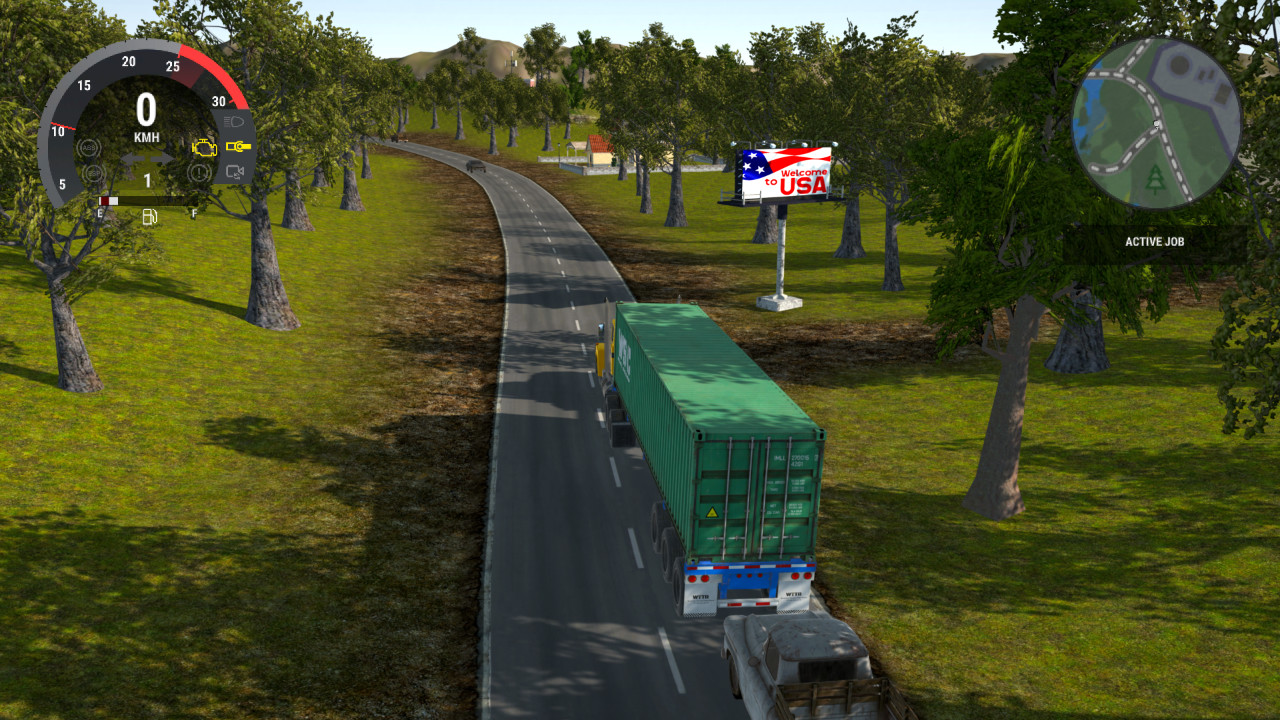This screenshot has width=1280, height=720.
Task: Open the ACTIVE JOB panel
Action: coord(1155,241)
